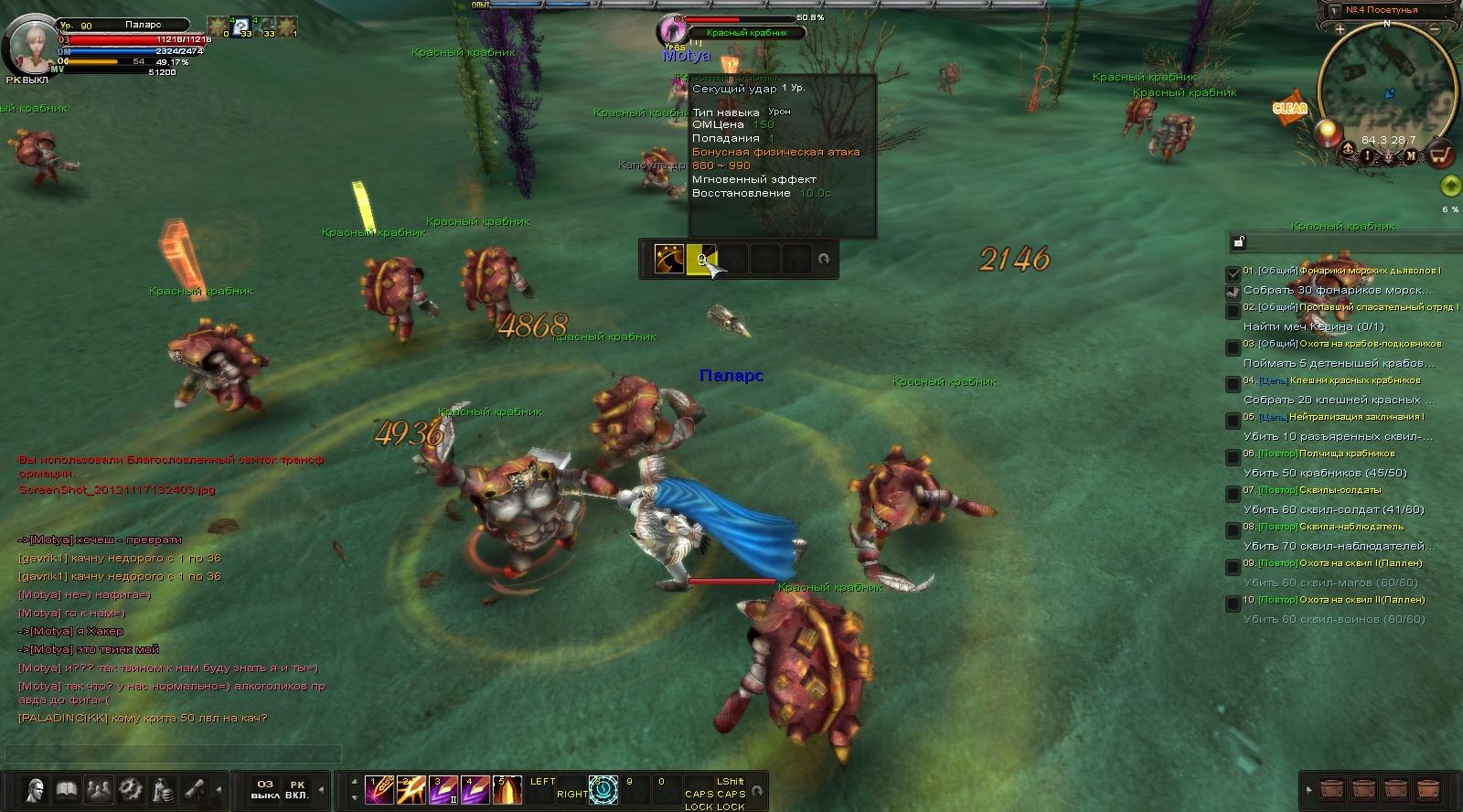Toggle the РК вкл button

[297, 790]
